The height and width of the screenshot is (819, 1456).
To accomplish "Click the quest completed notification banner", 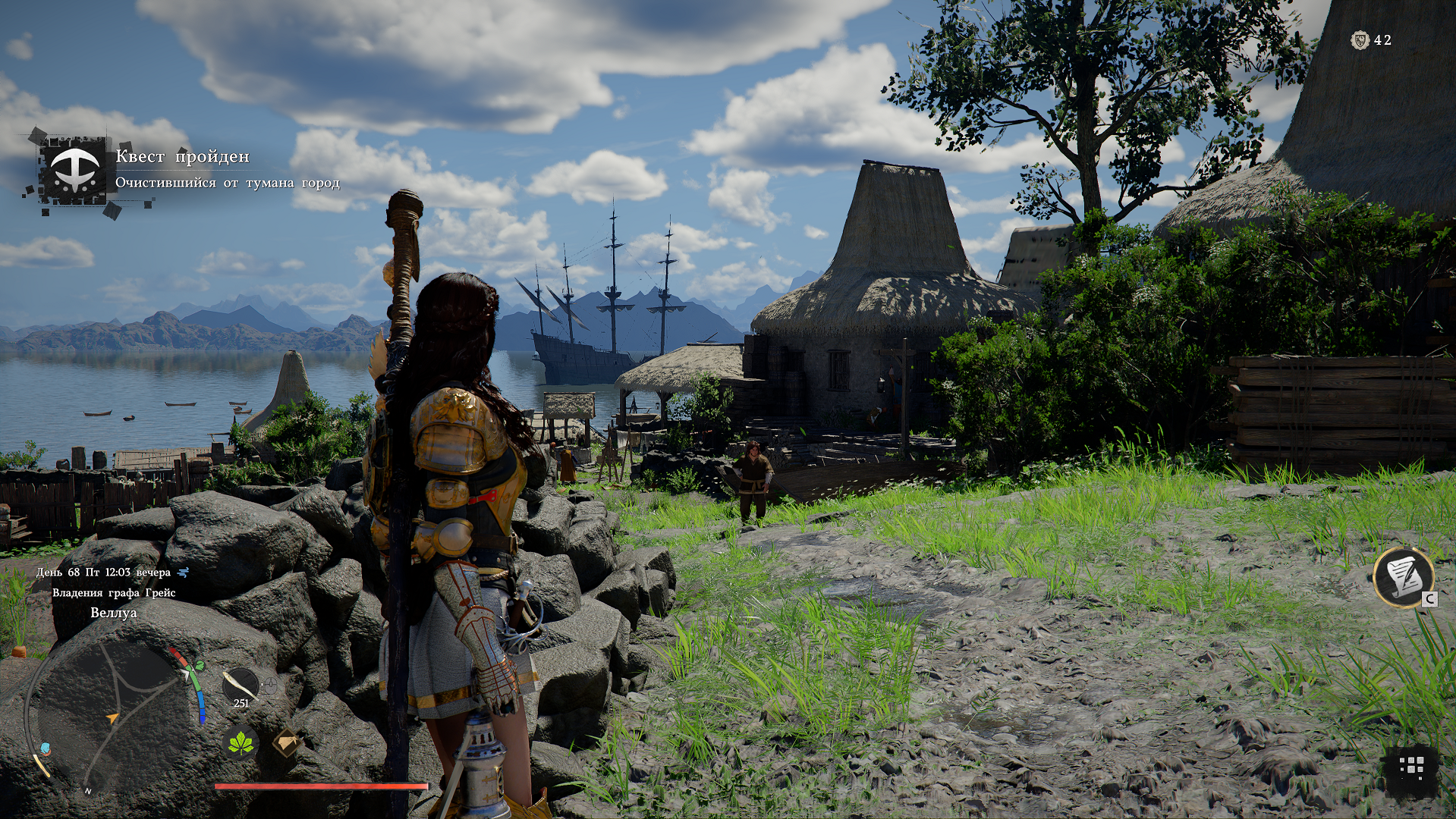I will click(x=182, y=170).
